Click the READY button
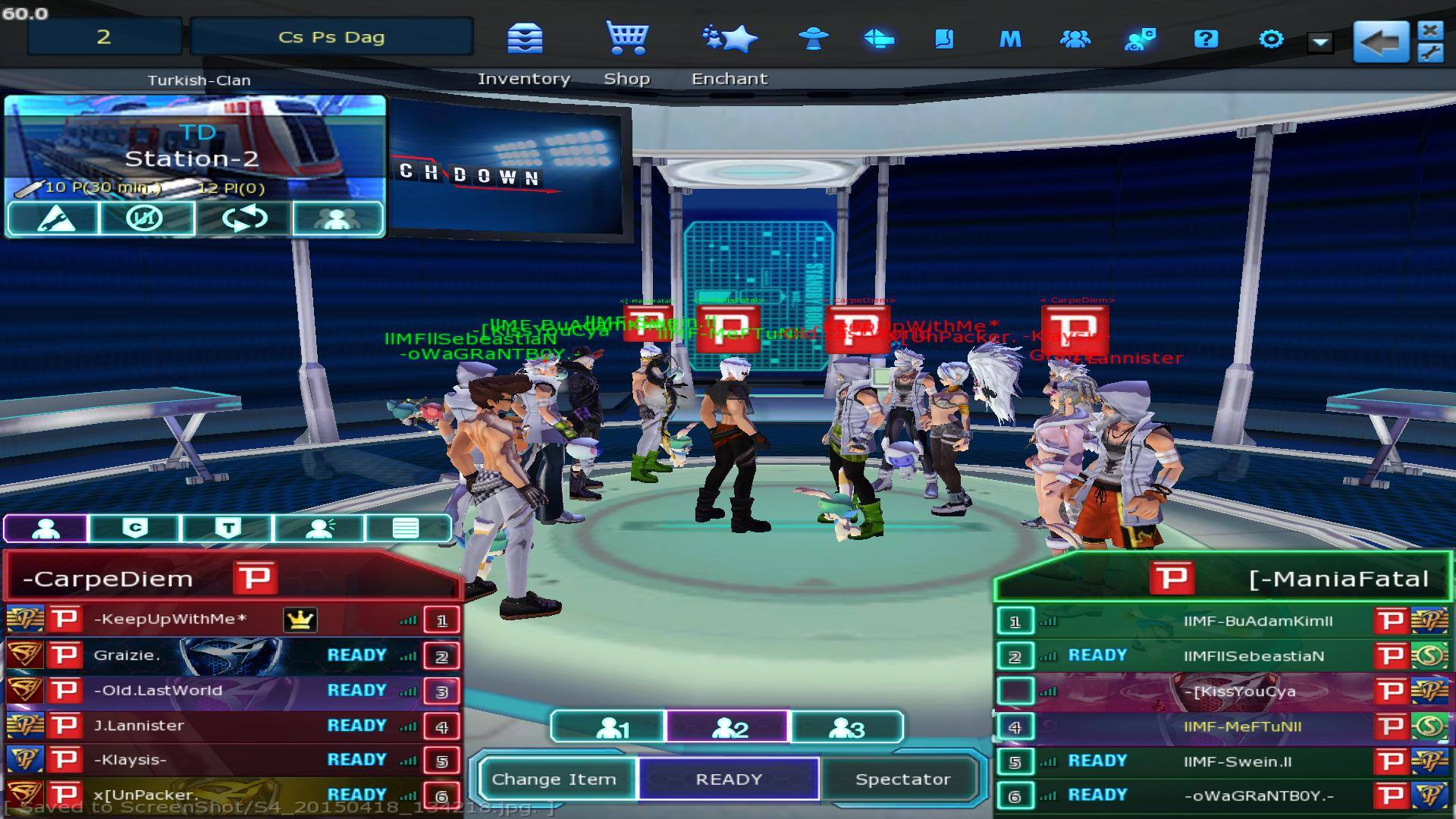Screen dimensions: 1456x819 point(728,779)
